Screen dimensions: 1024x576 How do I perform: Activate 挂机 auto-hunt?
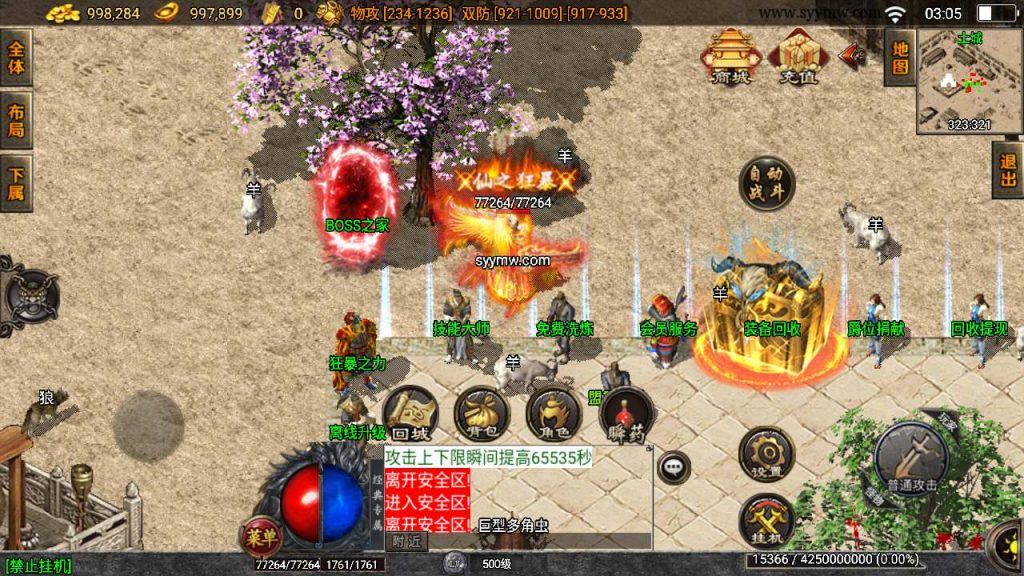pyautogui.click(x=767, y=520)
